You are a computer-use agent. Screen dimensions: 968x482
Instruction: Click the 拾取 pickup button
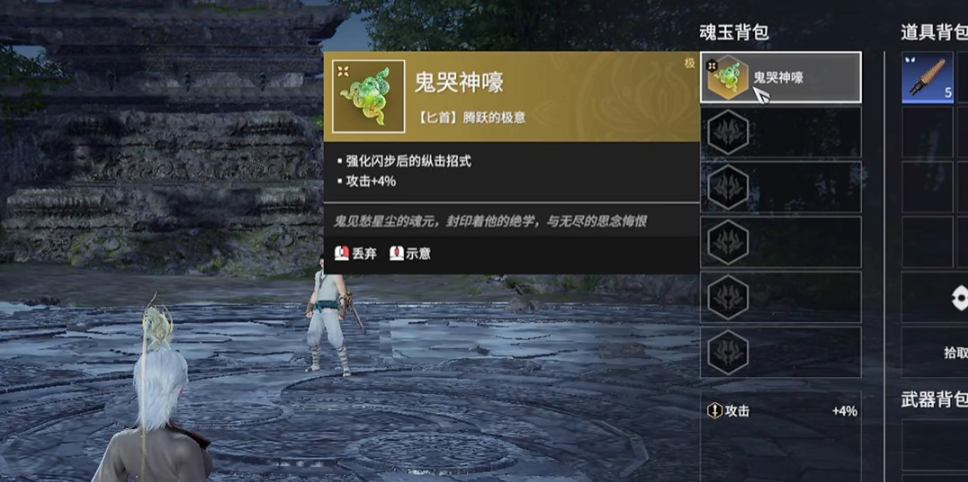[x=954, y=352]
